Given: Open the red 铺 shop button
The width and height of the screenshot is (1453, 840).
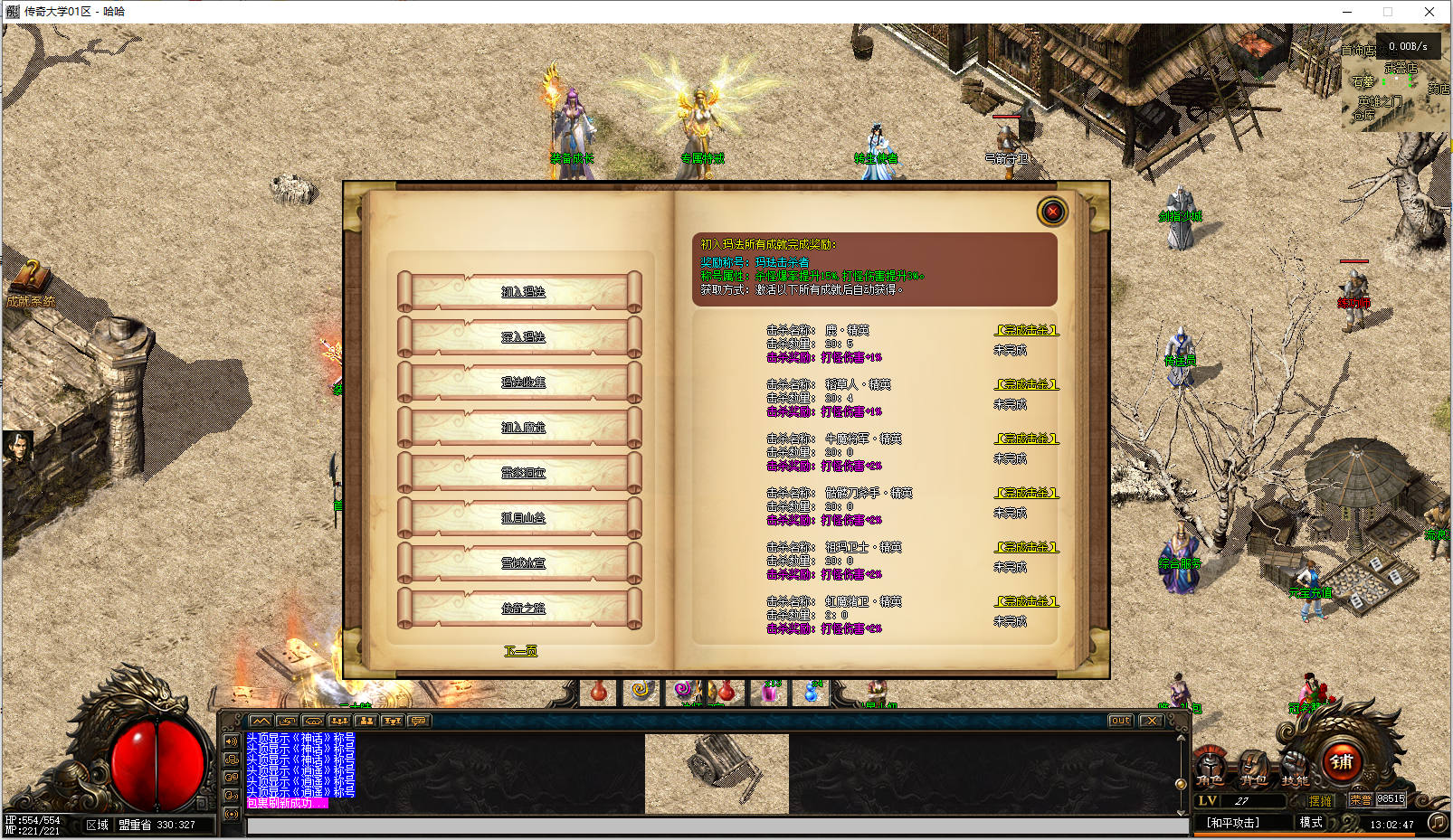Looking at the screenshot, I should point(1342,762).
